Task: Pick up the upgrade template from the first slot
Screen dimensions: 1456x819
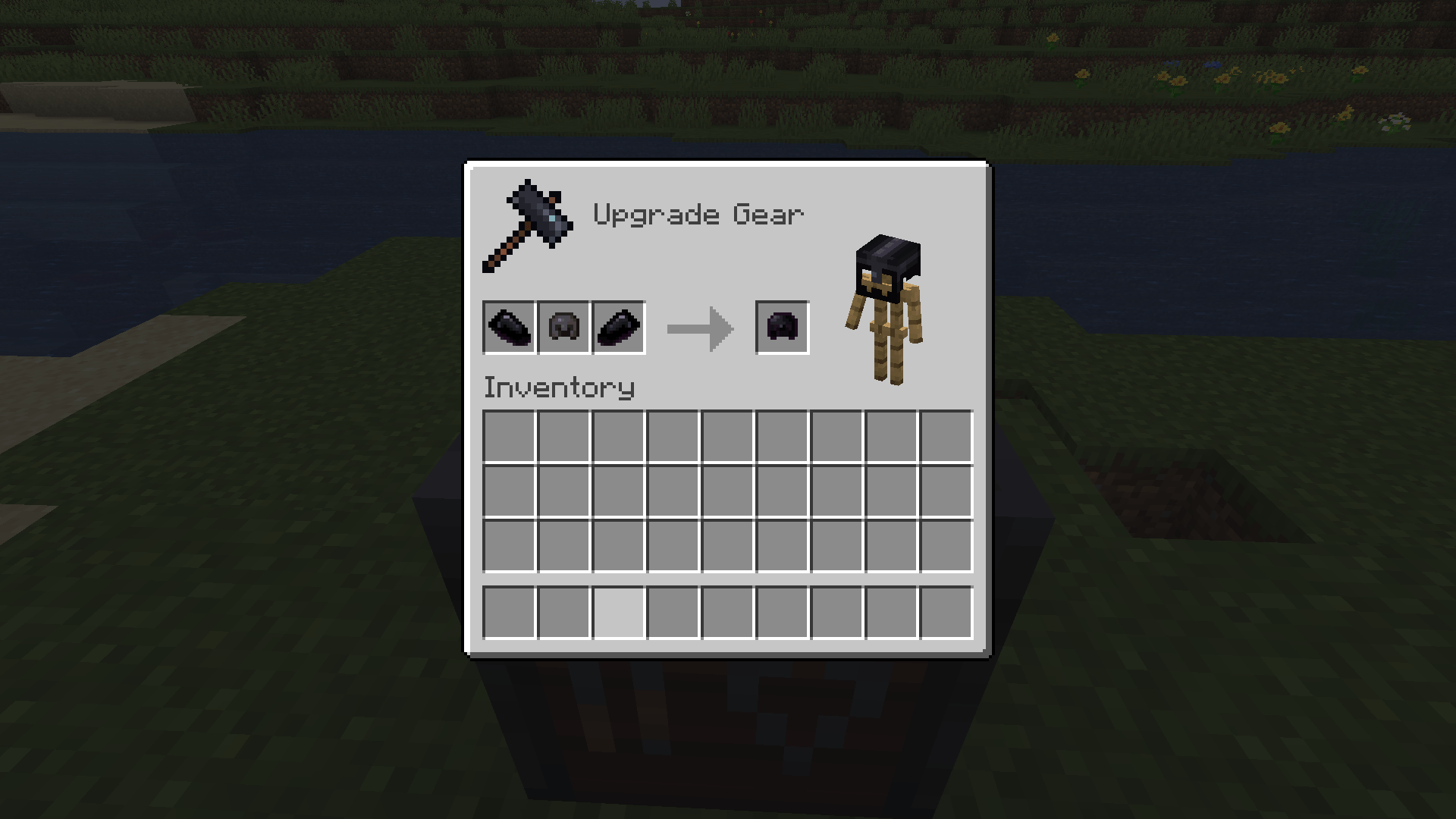Action: pyautogui.click(x=508, y=326)
